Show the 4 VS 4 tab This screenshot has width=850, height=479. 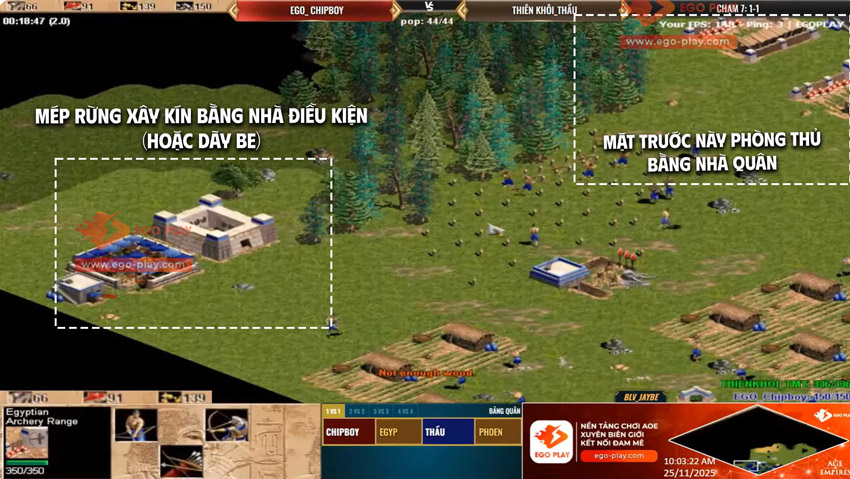tap(405, 411)
